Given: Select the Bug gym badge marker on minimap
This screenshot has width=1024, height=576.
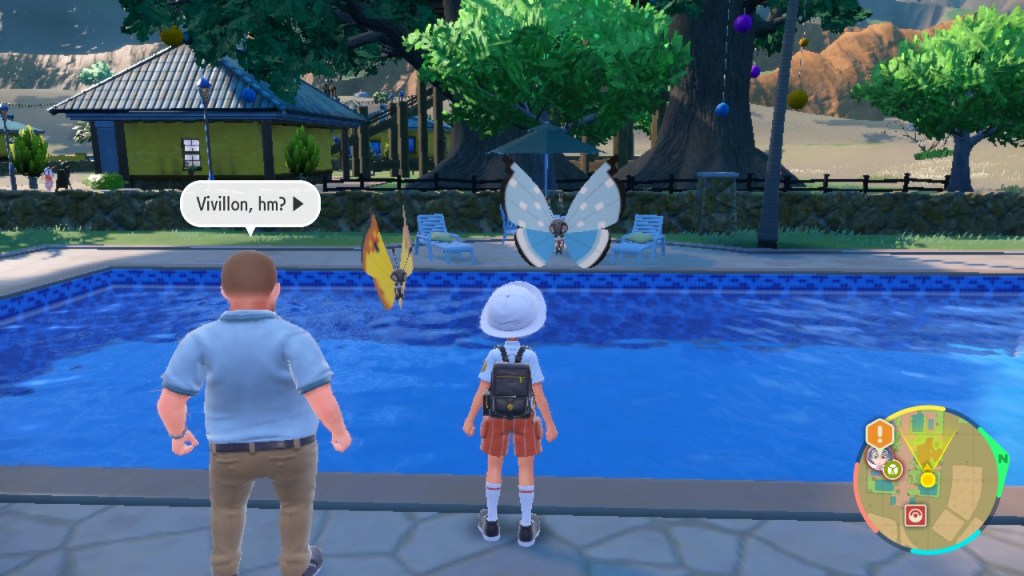Looking at the screenshot, I should (892, 468).
